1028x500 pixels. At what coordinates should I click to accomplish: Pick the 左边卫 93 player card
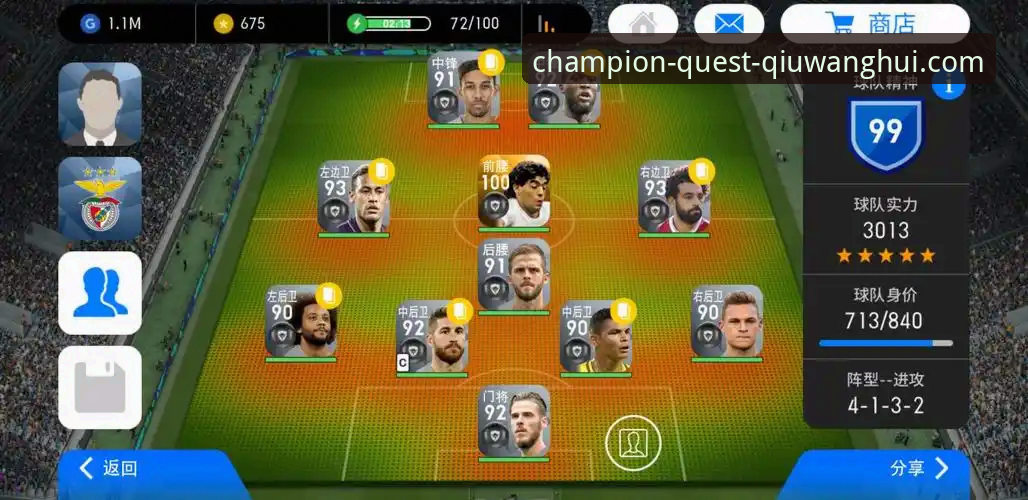353,197
